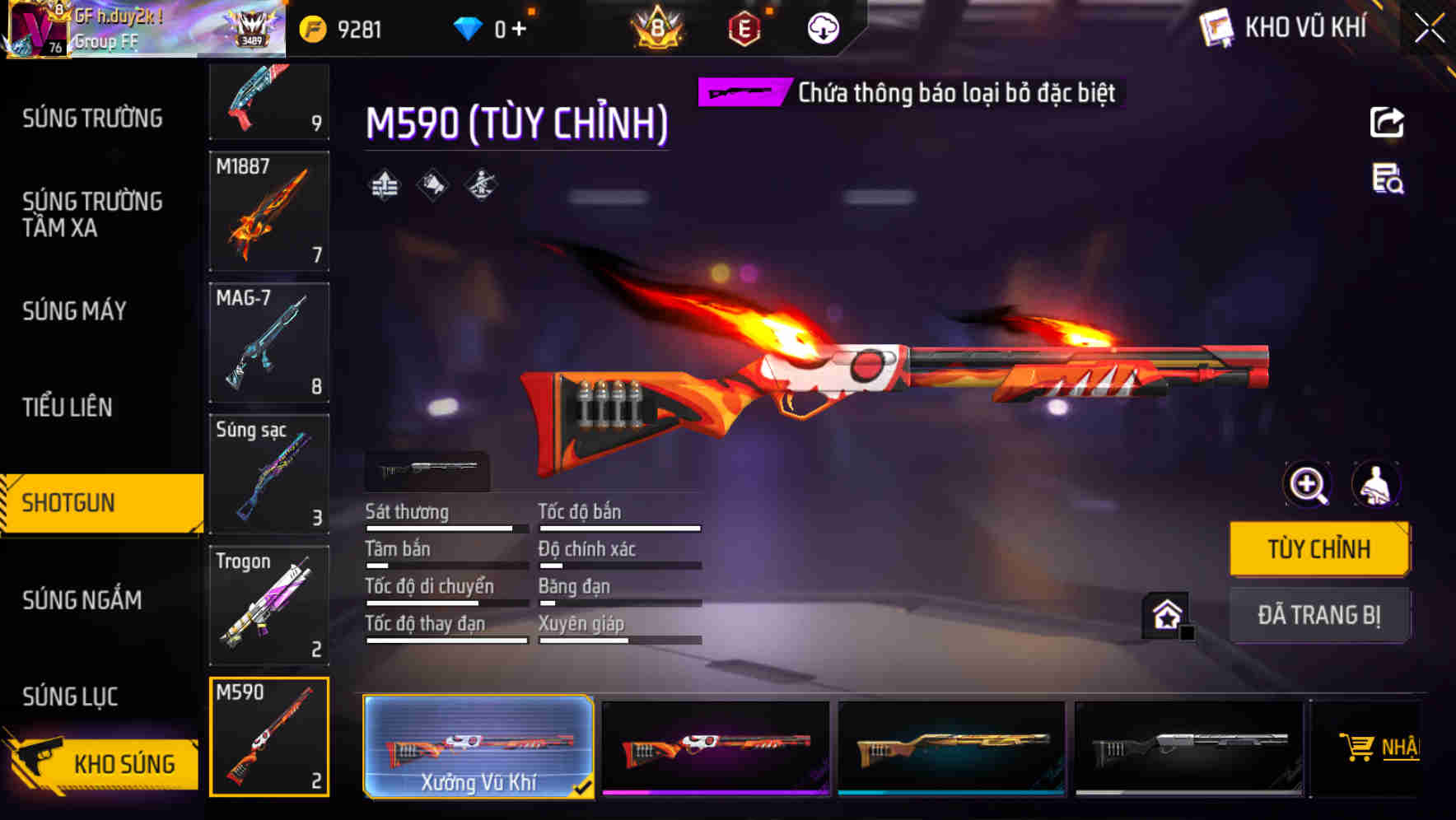Select the MAG-7 weapon thumbnail
Viewport: 1456px width, 820px height.
[268, 342]
